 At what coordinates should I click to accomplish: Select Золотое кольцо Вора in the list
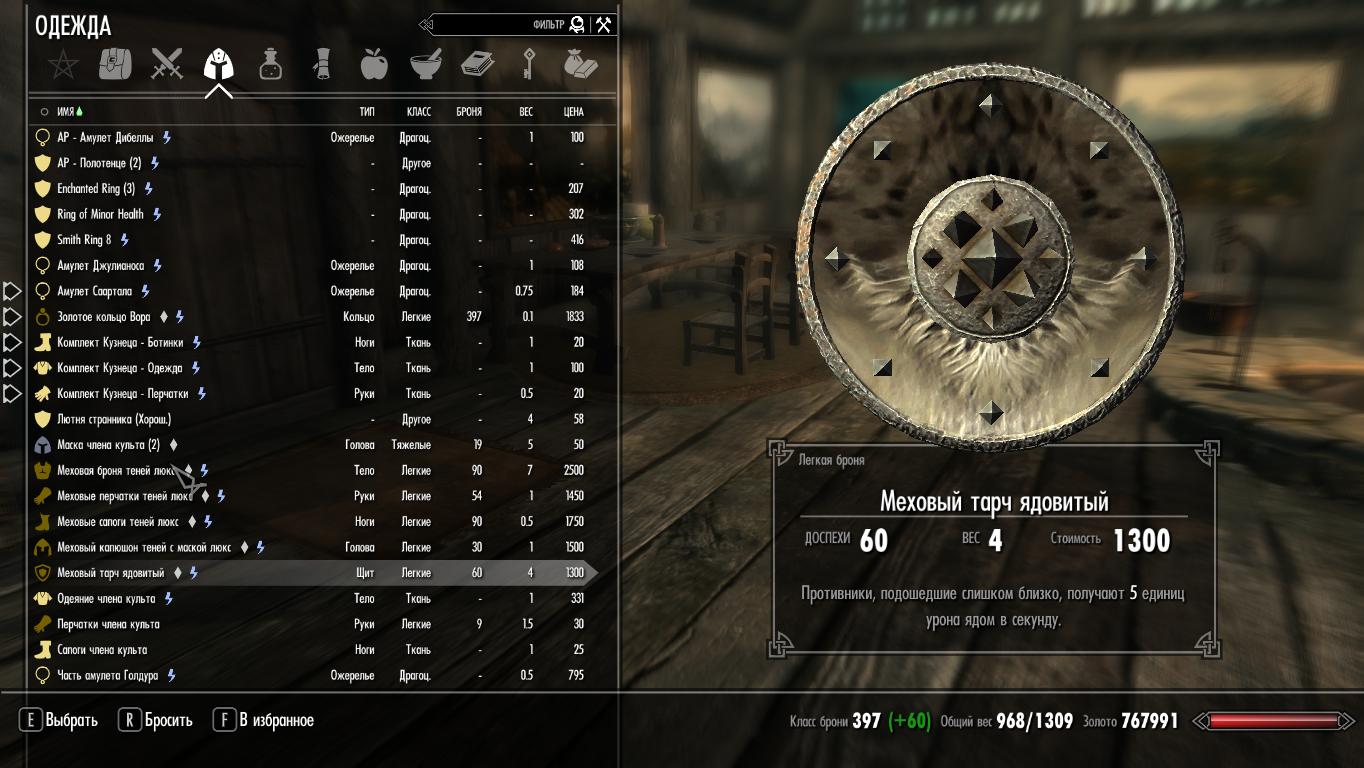(x=104, y=317)
